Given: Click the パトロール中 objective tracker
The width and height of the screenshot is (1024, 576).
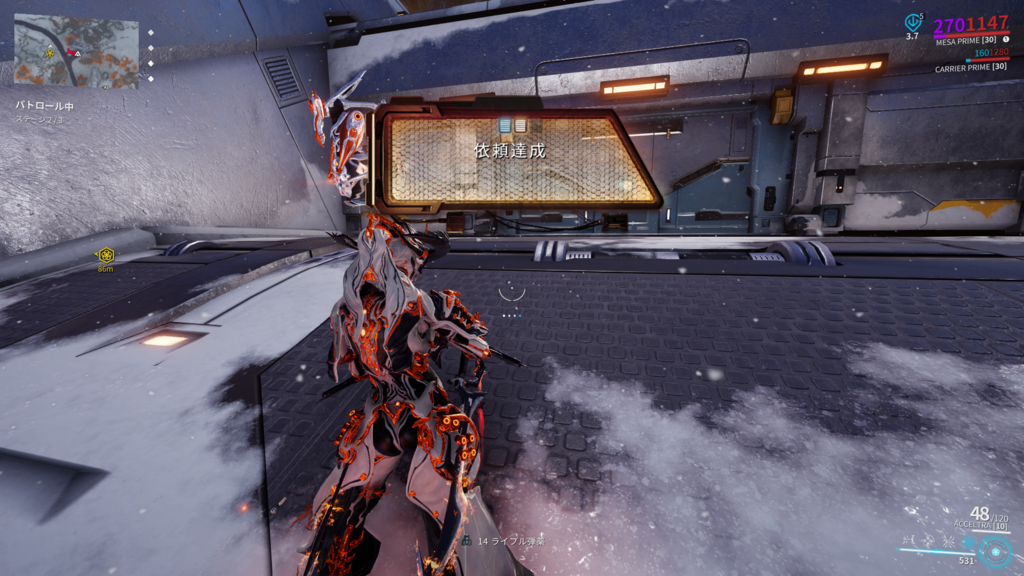Looking at the screenshot, I should point(44,105).
